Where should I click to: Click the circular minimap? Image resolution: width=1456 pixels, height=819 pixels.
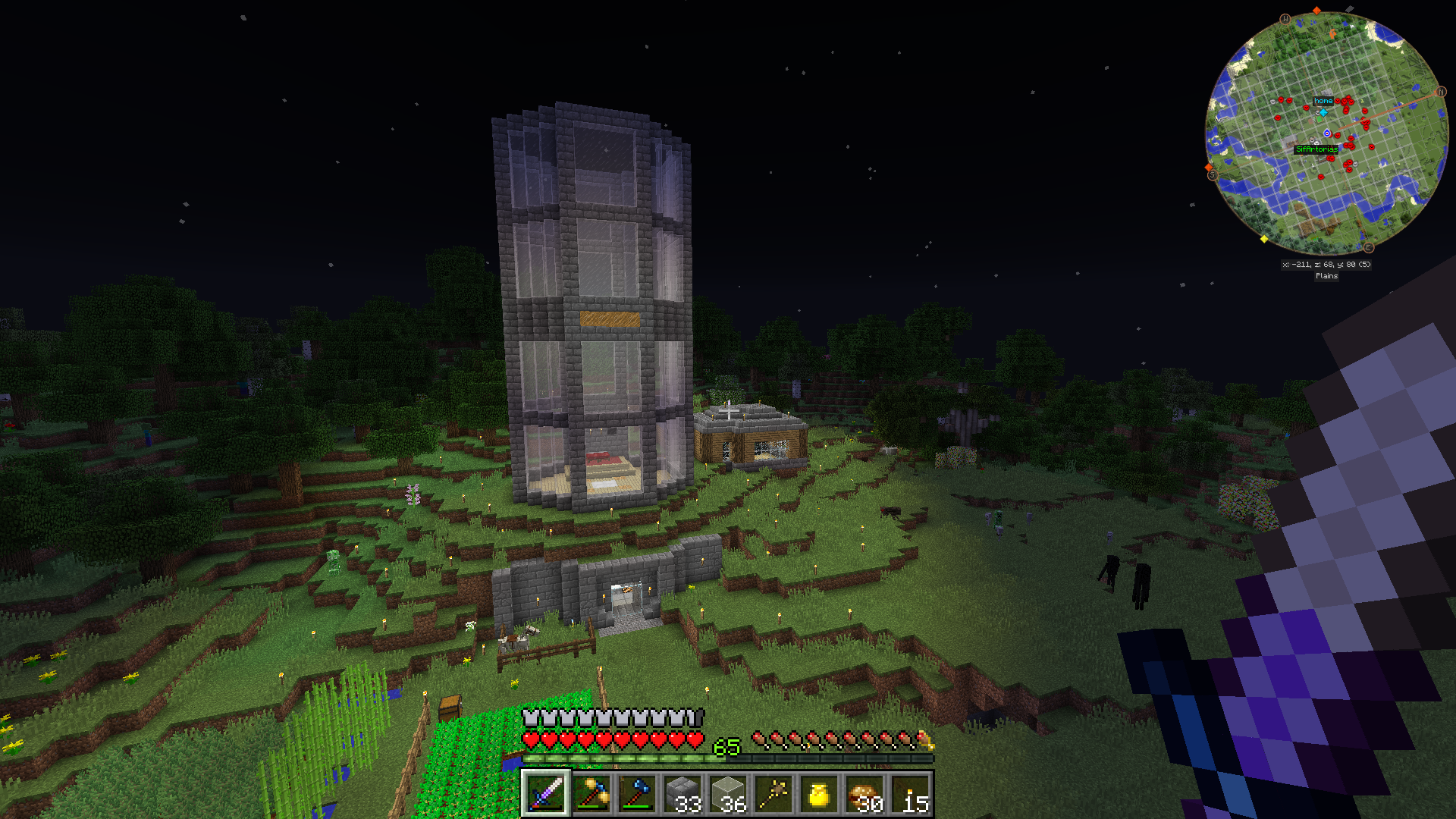pos(1326,133)
